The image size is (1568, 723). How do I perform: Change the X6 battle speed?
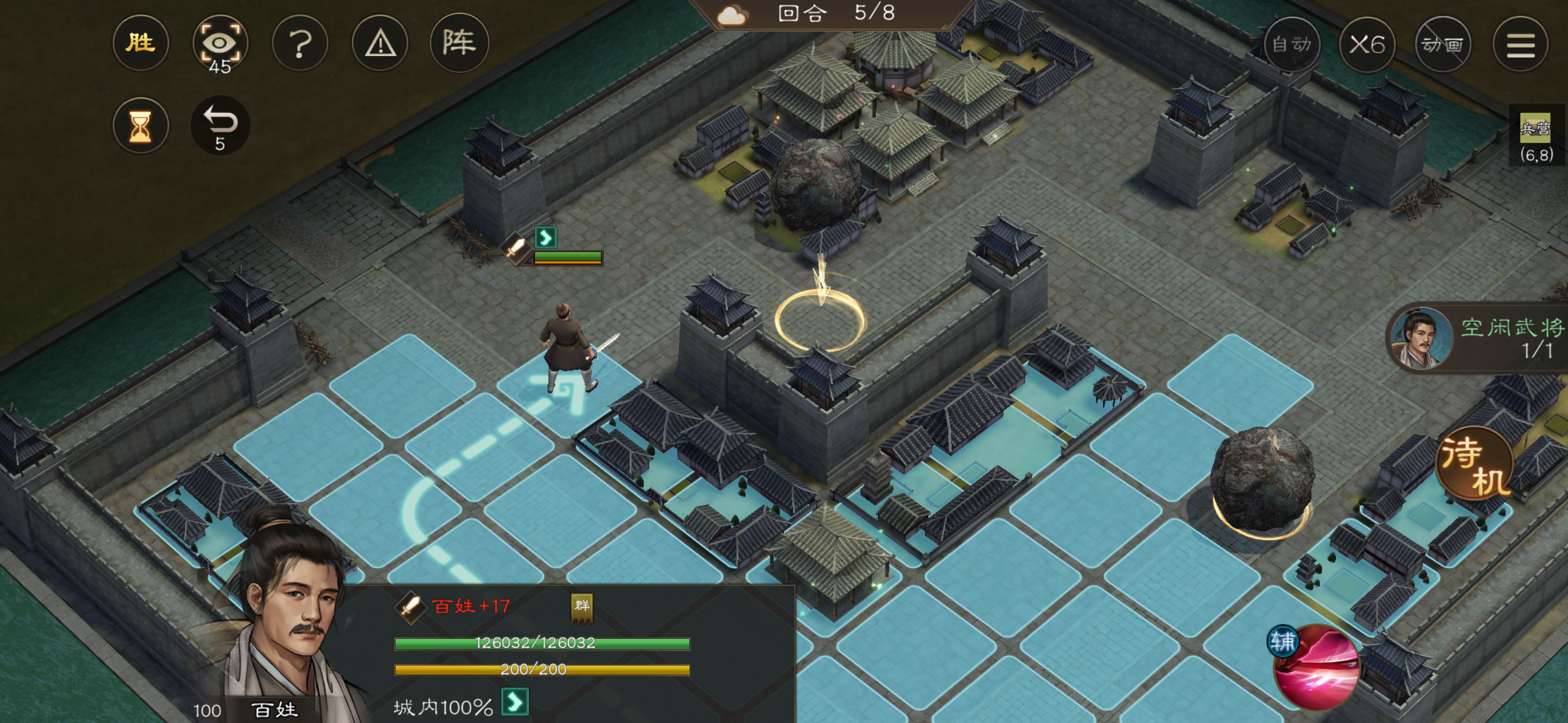(1367, 44)
